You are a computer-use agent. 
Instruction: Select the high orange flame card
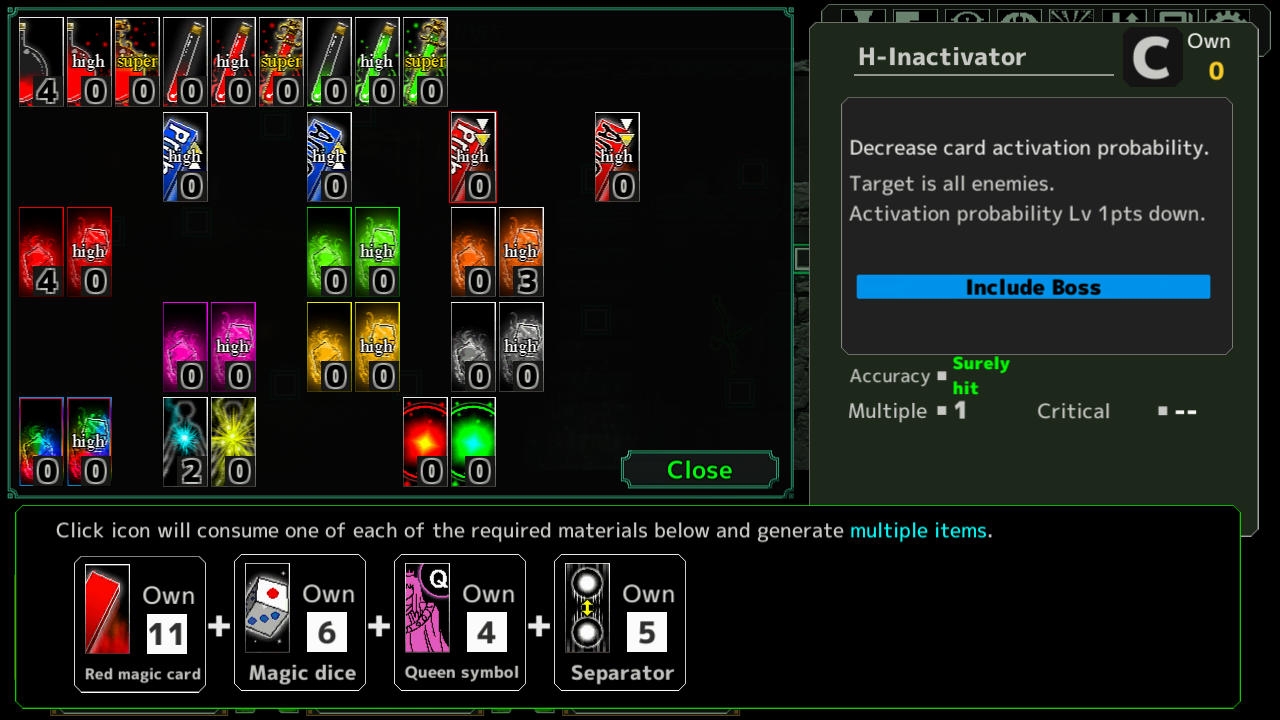click(x=521, y=252)
